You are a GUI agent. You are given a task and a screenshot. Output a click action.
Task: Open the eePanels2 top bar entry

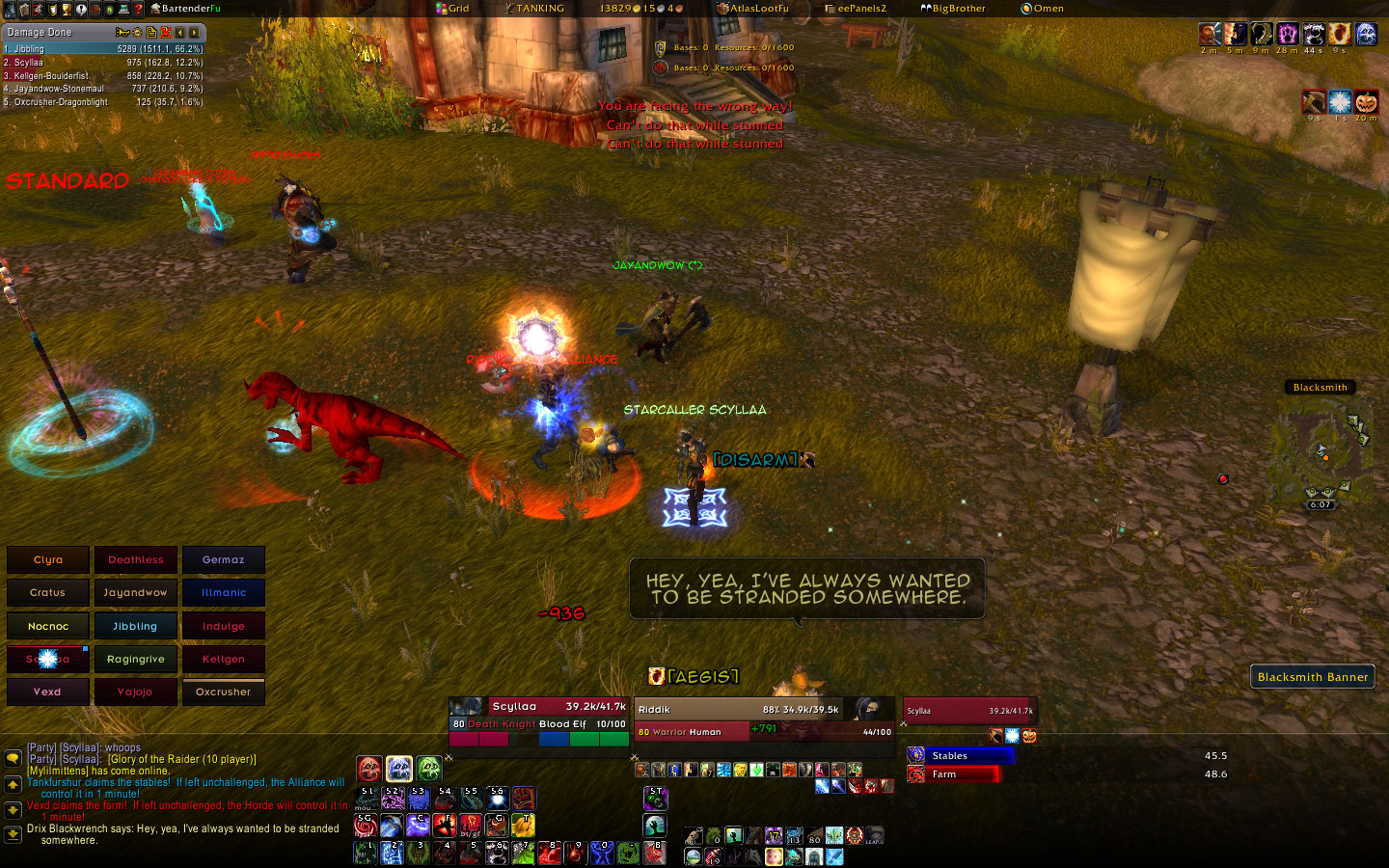point(860,9)
